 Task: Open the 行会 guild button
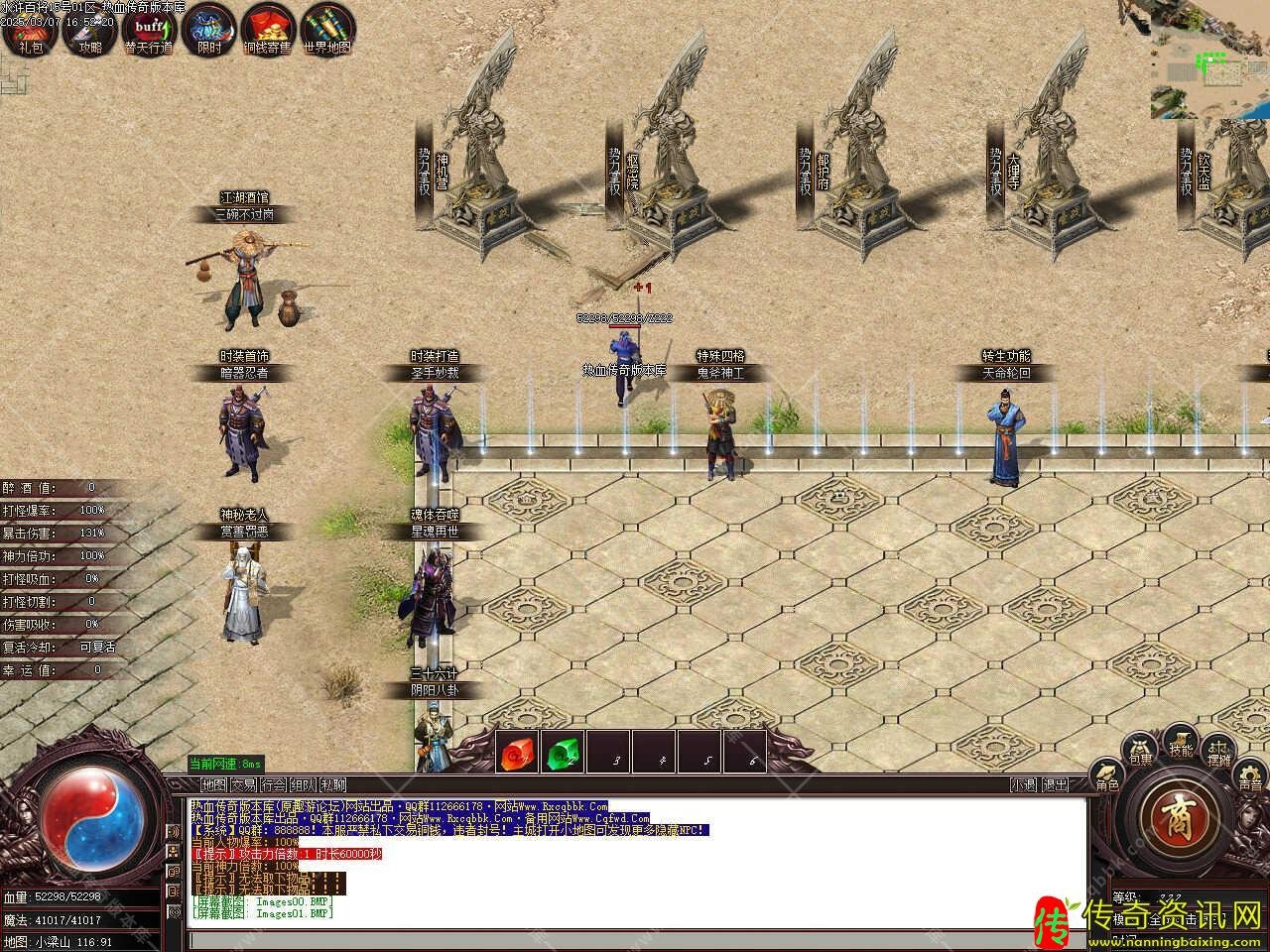coord(274,784)
